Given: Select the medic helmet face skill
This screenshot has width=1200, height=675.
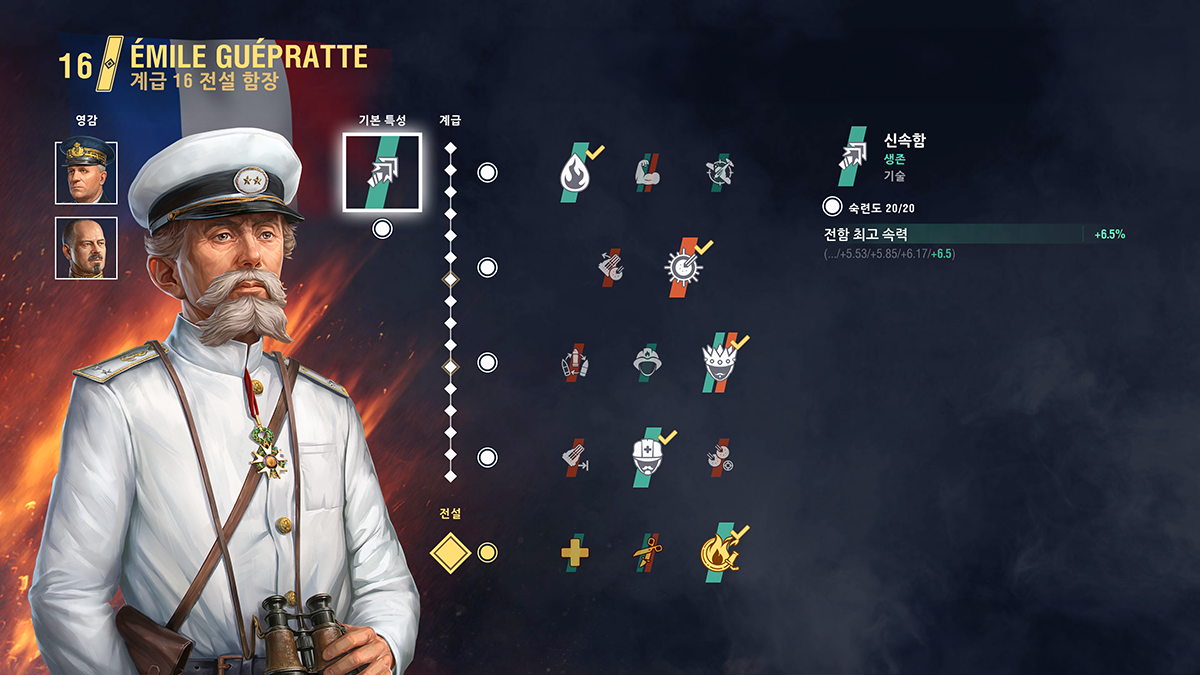Looking at the screenshot, I should (647, 457).
